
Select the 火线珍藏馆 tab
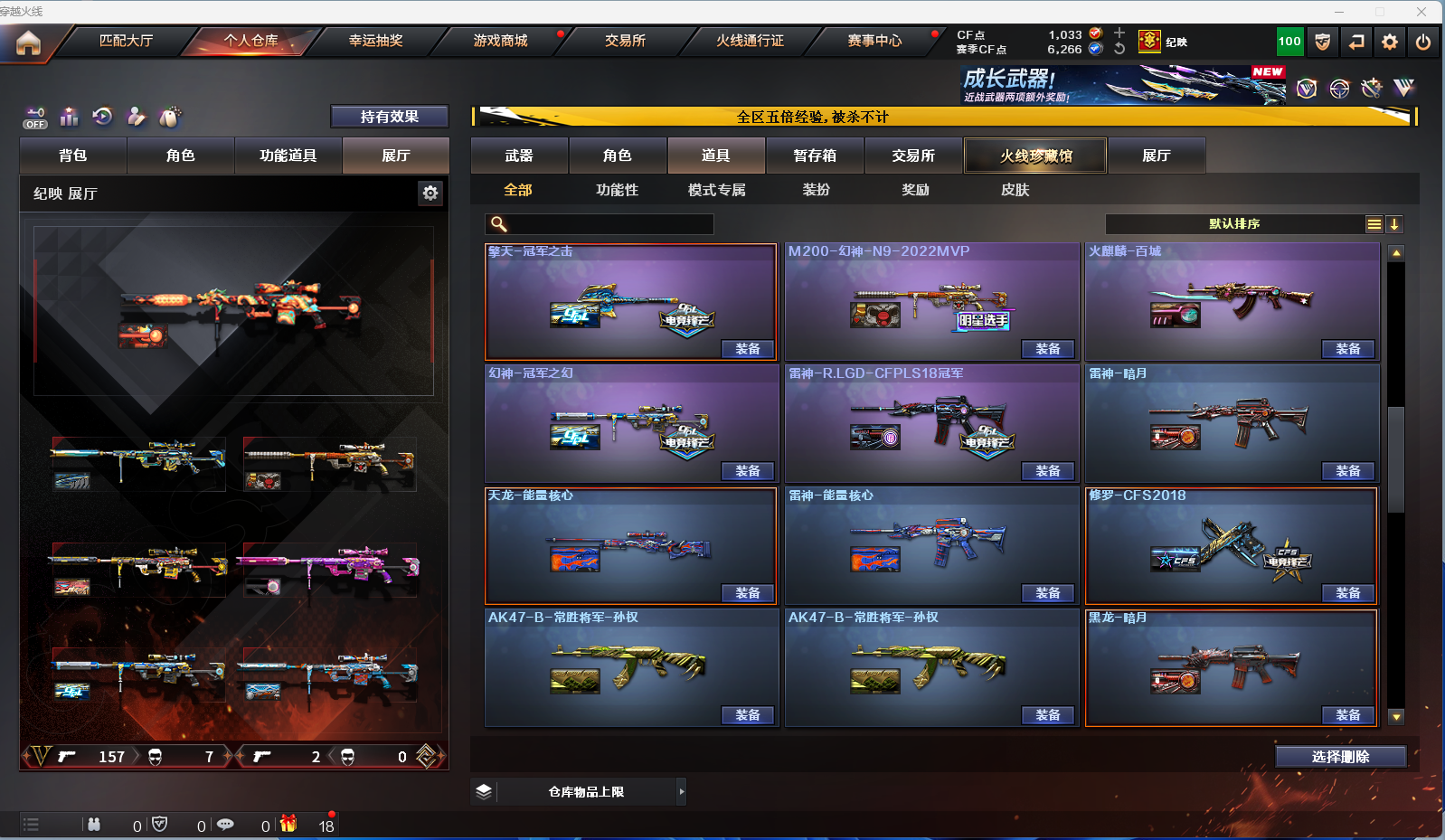pos(1035,156)
